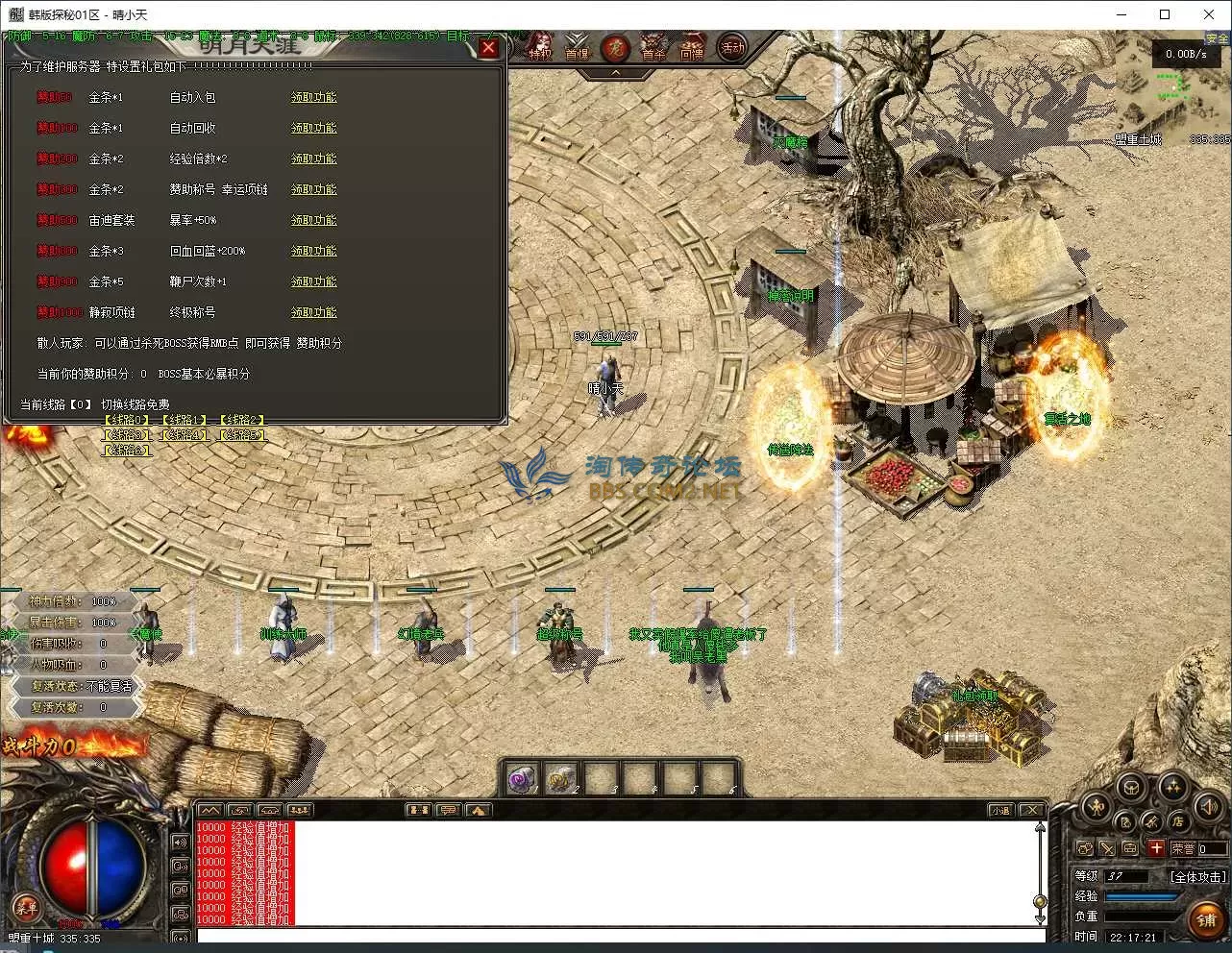Maximize the game window
This screenshot has width=1232, height=953.
click(x=1165, y=14)
